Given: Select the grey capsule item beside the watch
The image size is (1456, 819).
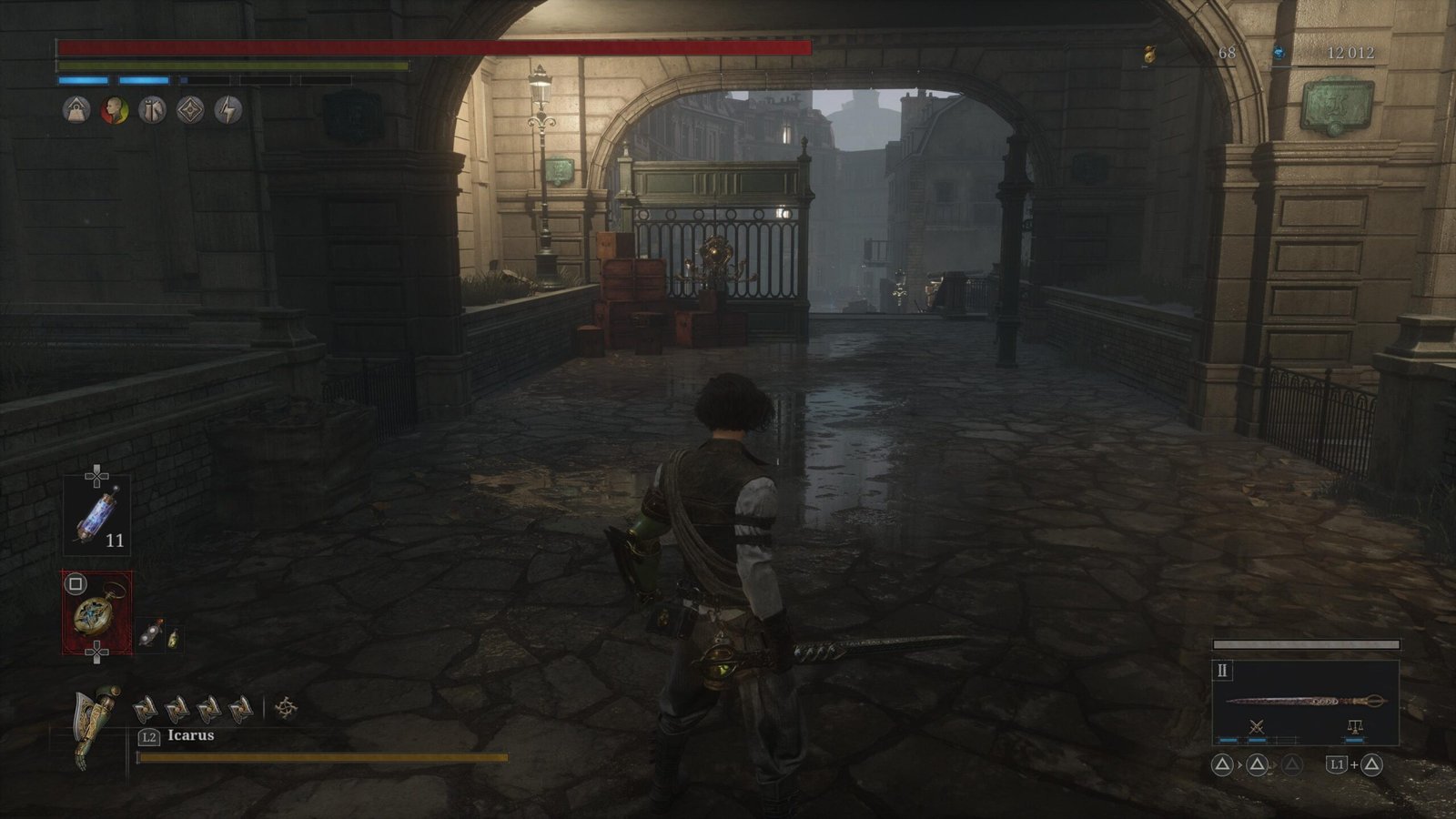Looking at the screenshot, I should pyautogui.click(x=151, y=633).
